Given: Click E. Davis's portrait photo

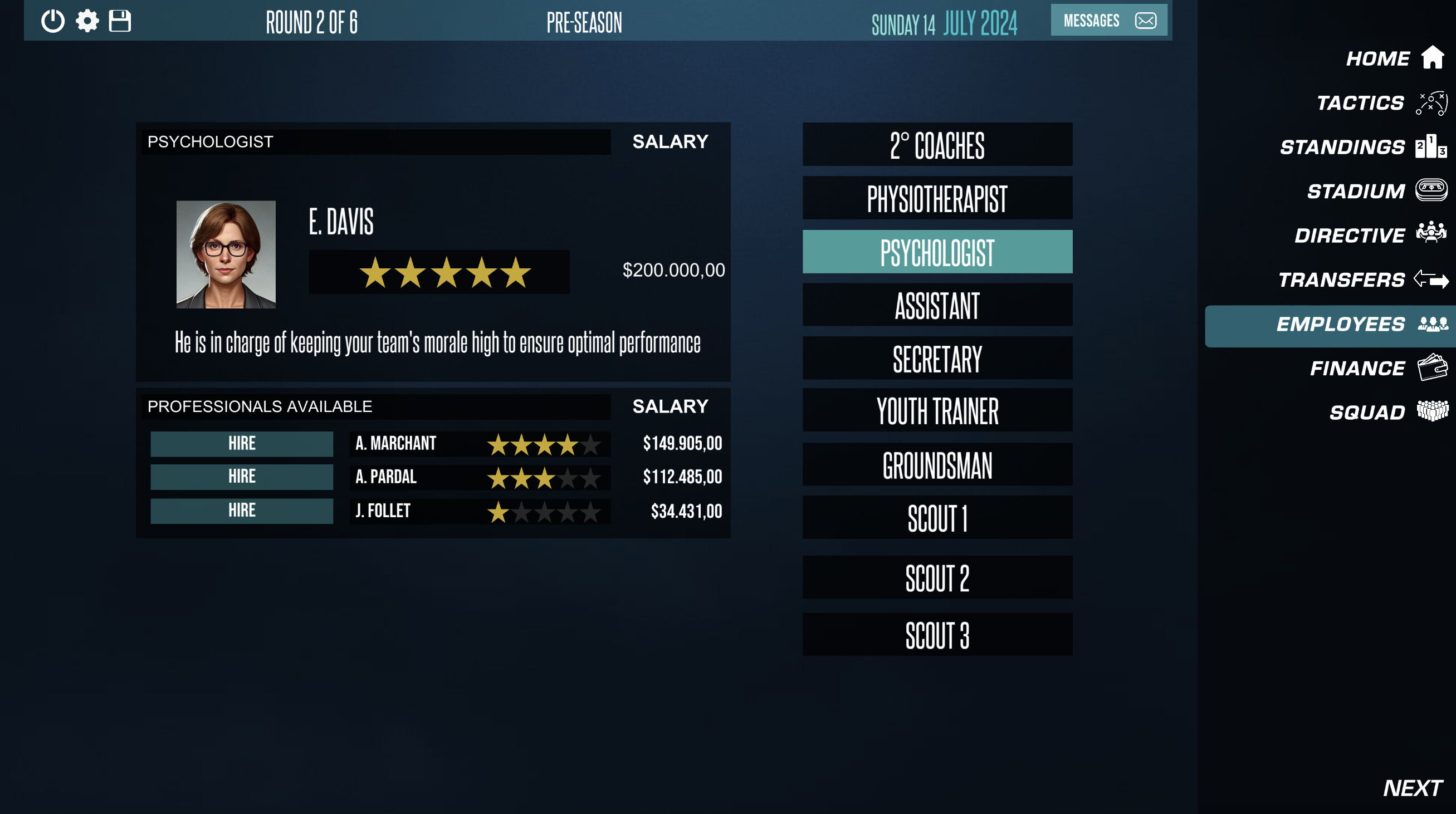Looking at the screenshot, I should (x=226, y=256).
